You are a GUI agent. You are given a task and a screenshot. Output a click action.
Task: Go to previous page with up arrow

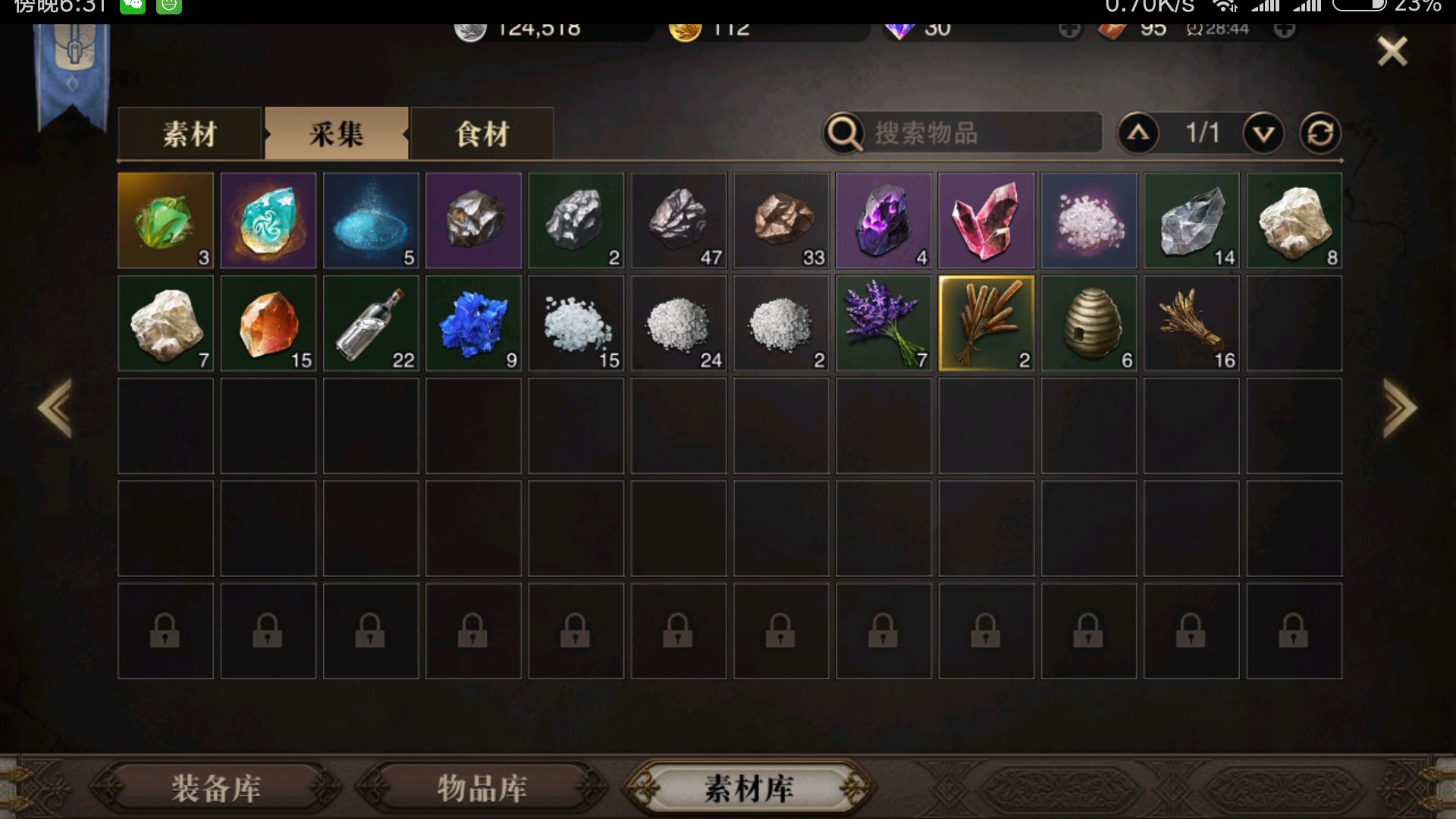coord(1138,133)
